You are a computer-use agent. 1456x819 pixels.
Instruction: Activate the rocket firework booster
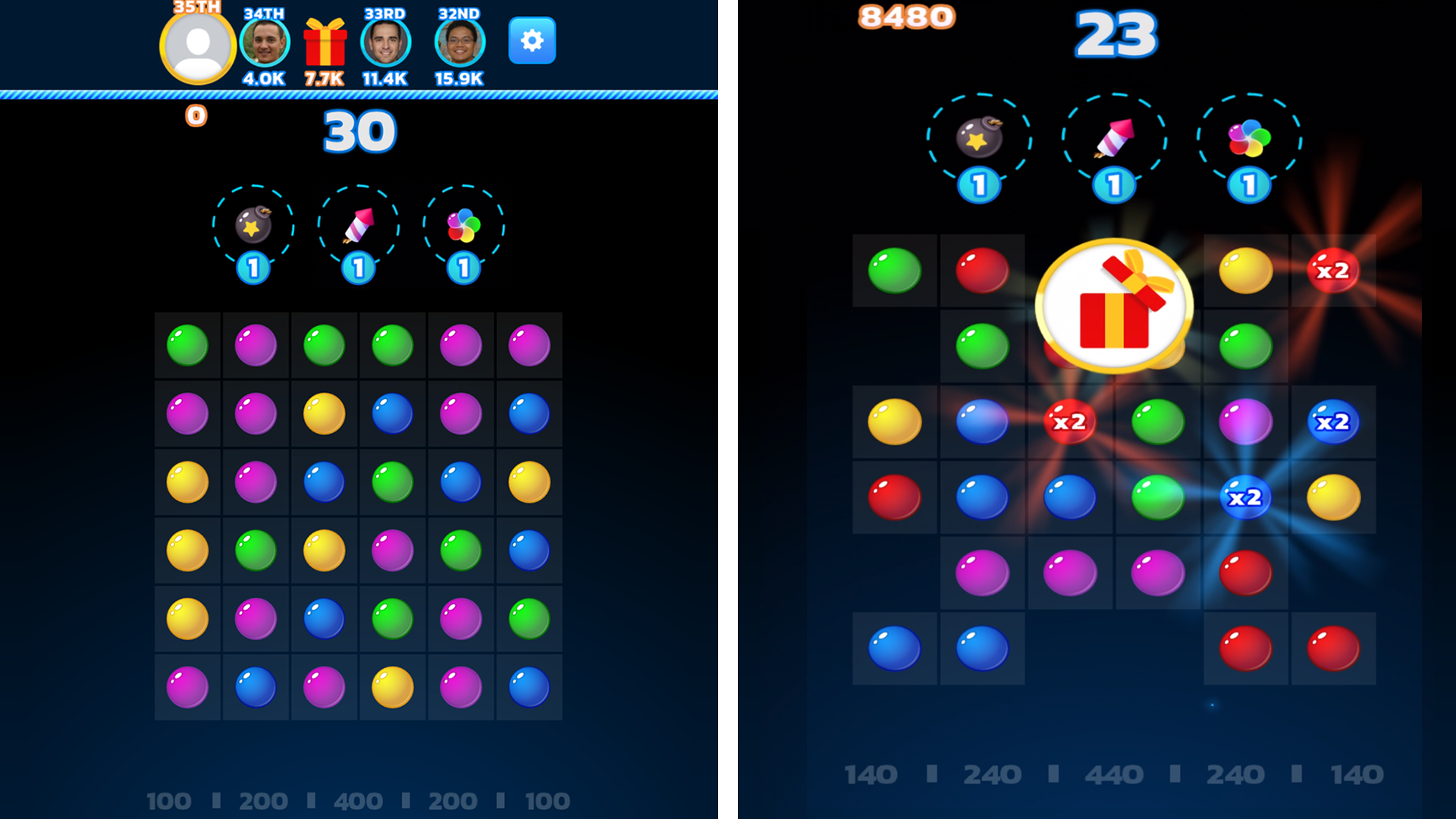click(360, 227)
